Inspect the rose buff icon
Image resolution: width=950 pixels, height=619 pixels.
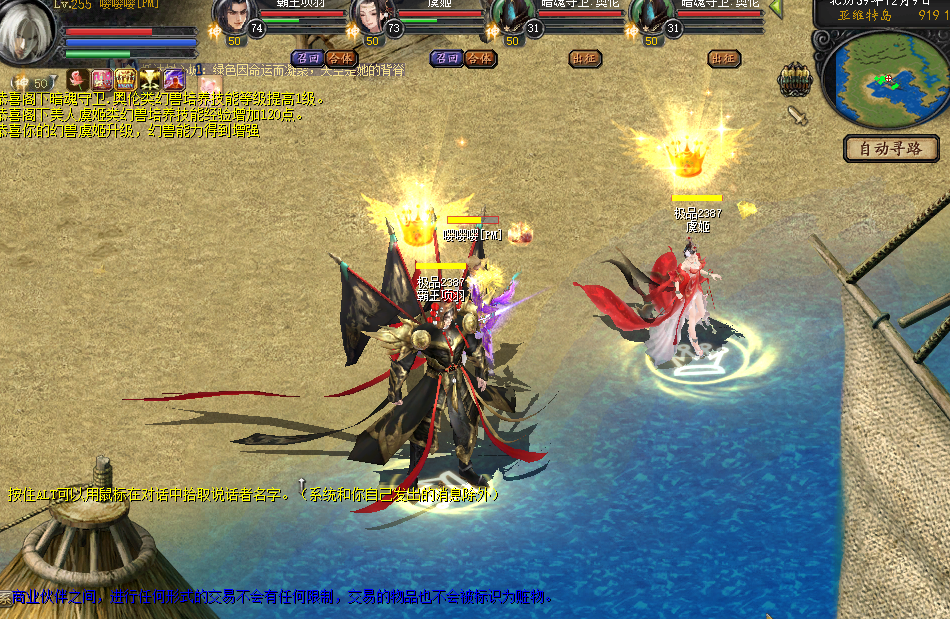tap(78, 78)
